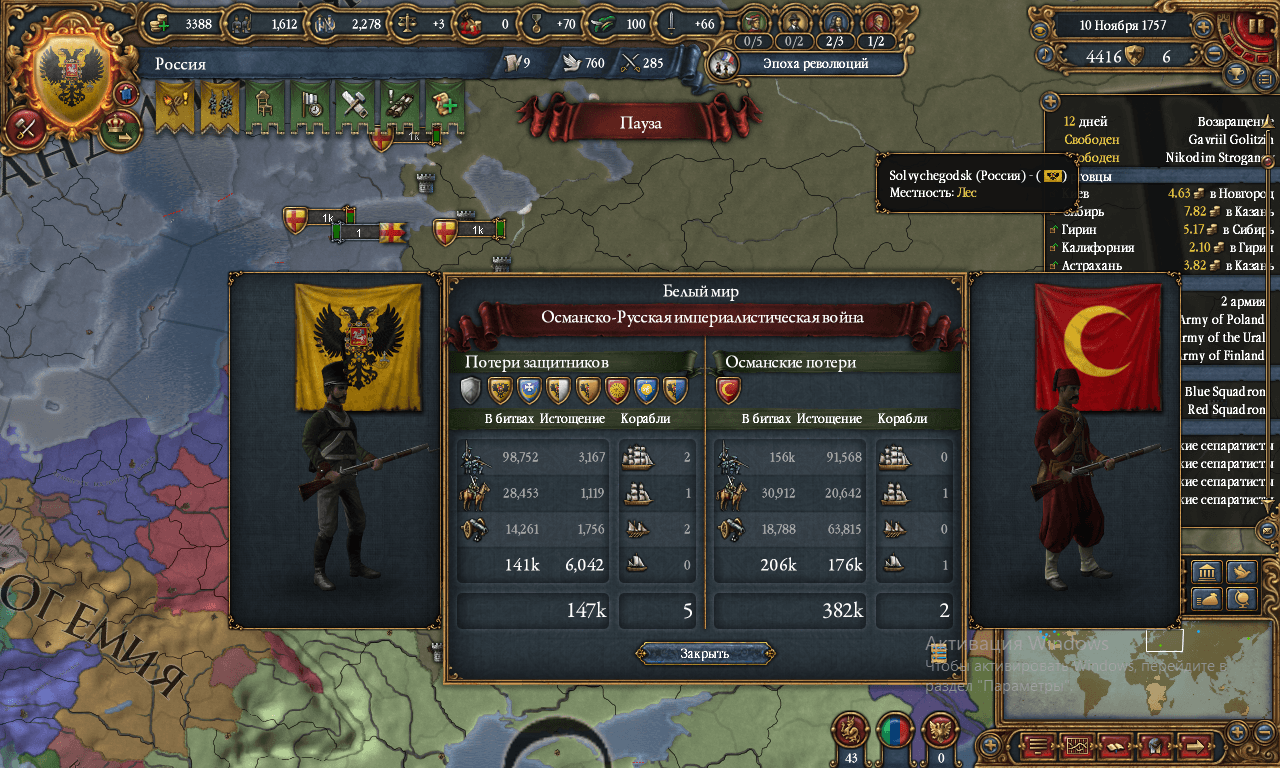Open the production hammer-and-sword round button
The width and height of the screenshot is (1280, 768).
pyautogui.click(x=23, y=127)
